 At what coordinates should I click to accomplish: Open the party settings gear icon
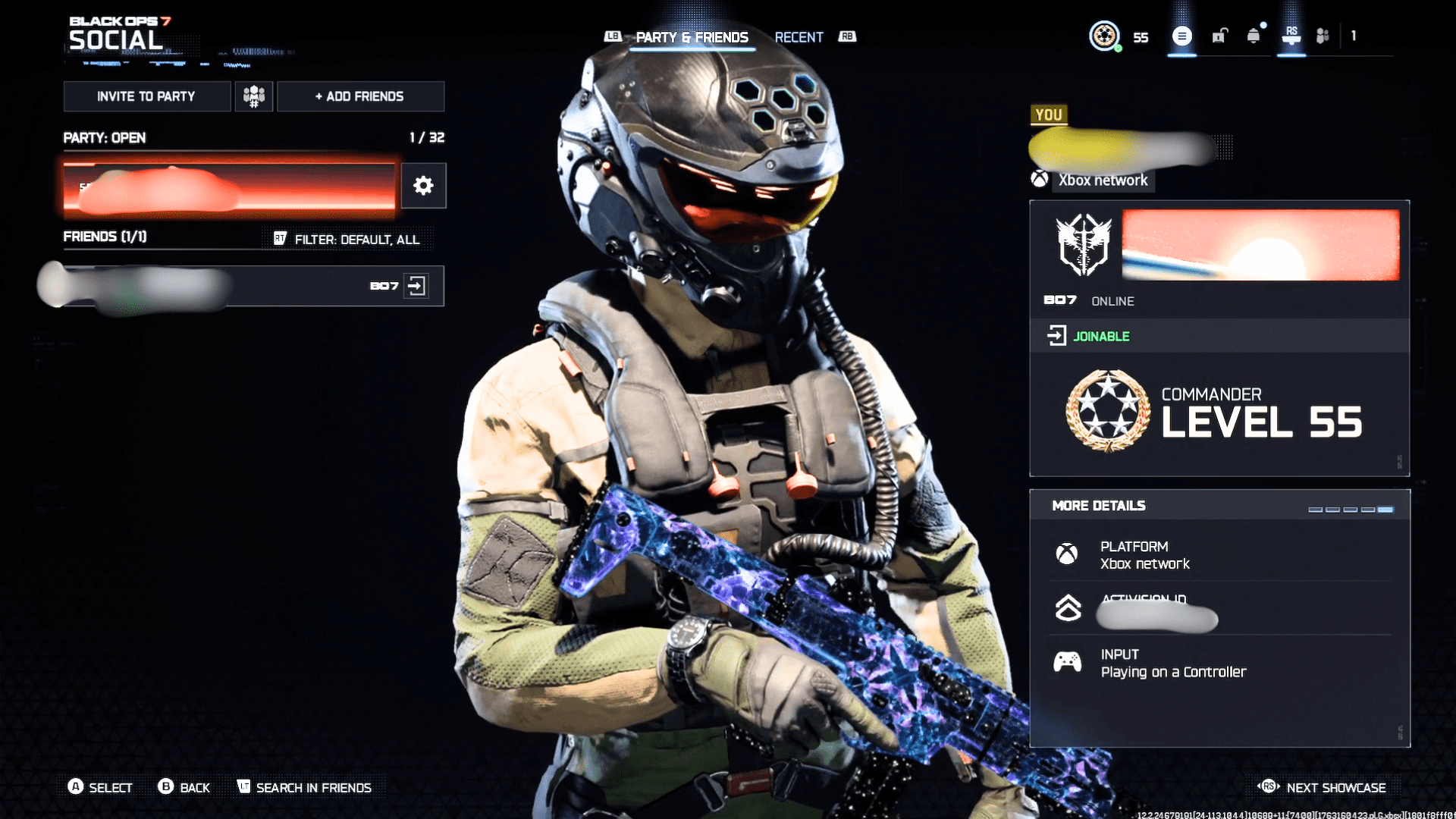point(423,186)
